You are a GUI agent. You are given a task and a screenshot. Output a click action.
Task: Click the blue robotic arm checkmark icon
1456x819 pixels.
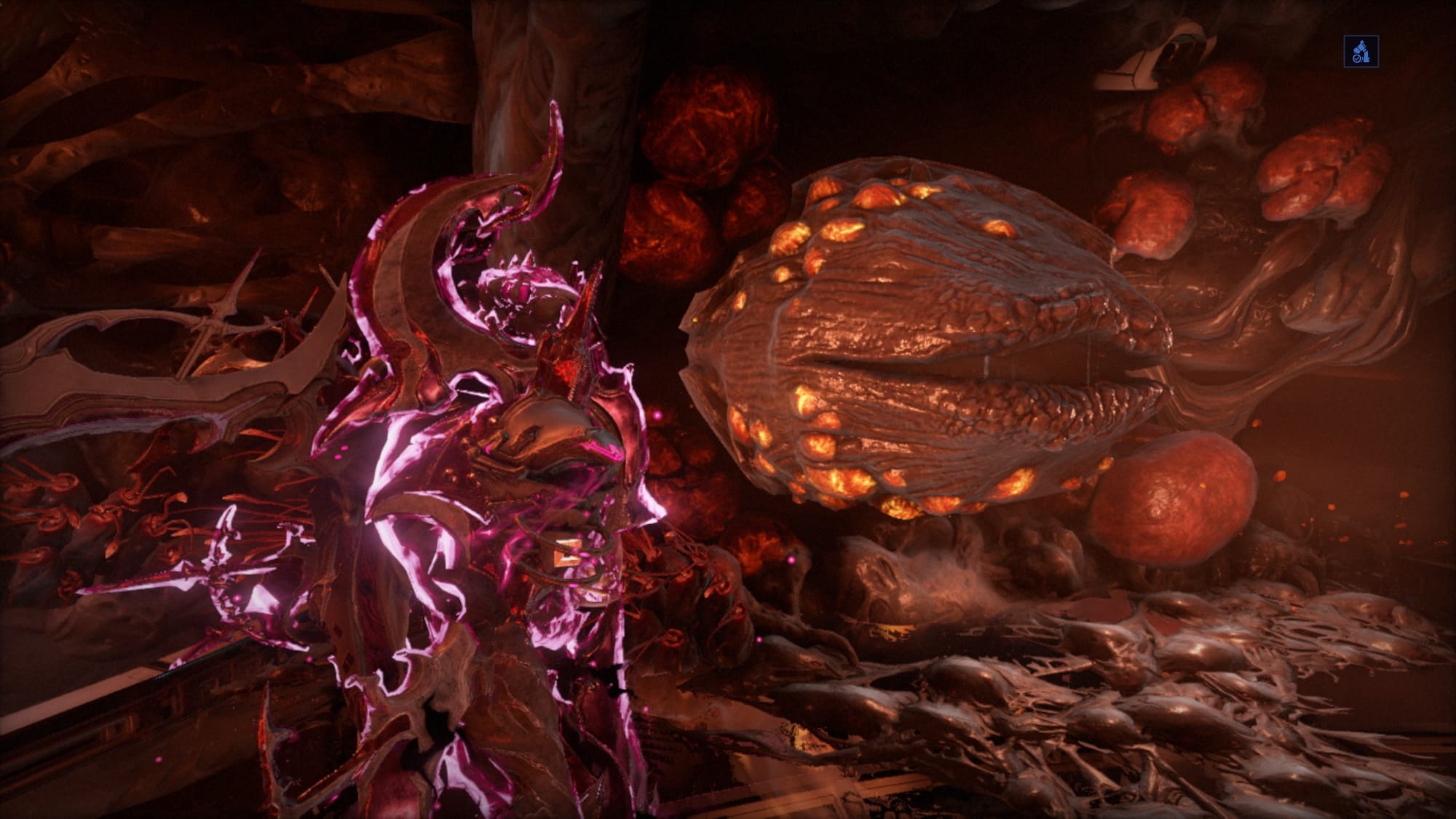(1361, 52)
